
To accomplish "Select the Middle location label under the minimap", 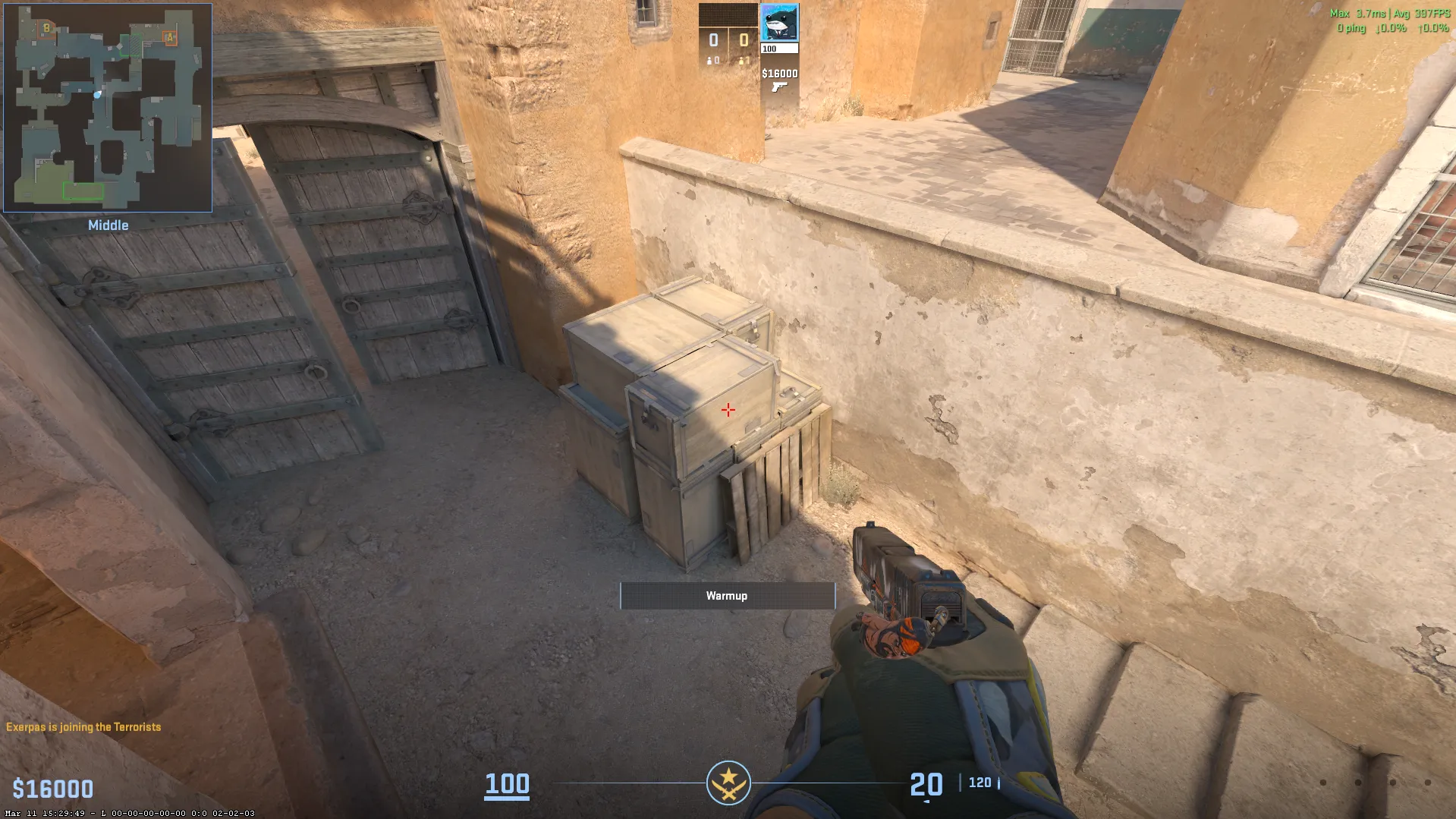I will 108,225.
